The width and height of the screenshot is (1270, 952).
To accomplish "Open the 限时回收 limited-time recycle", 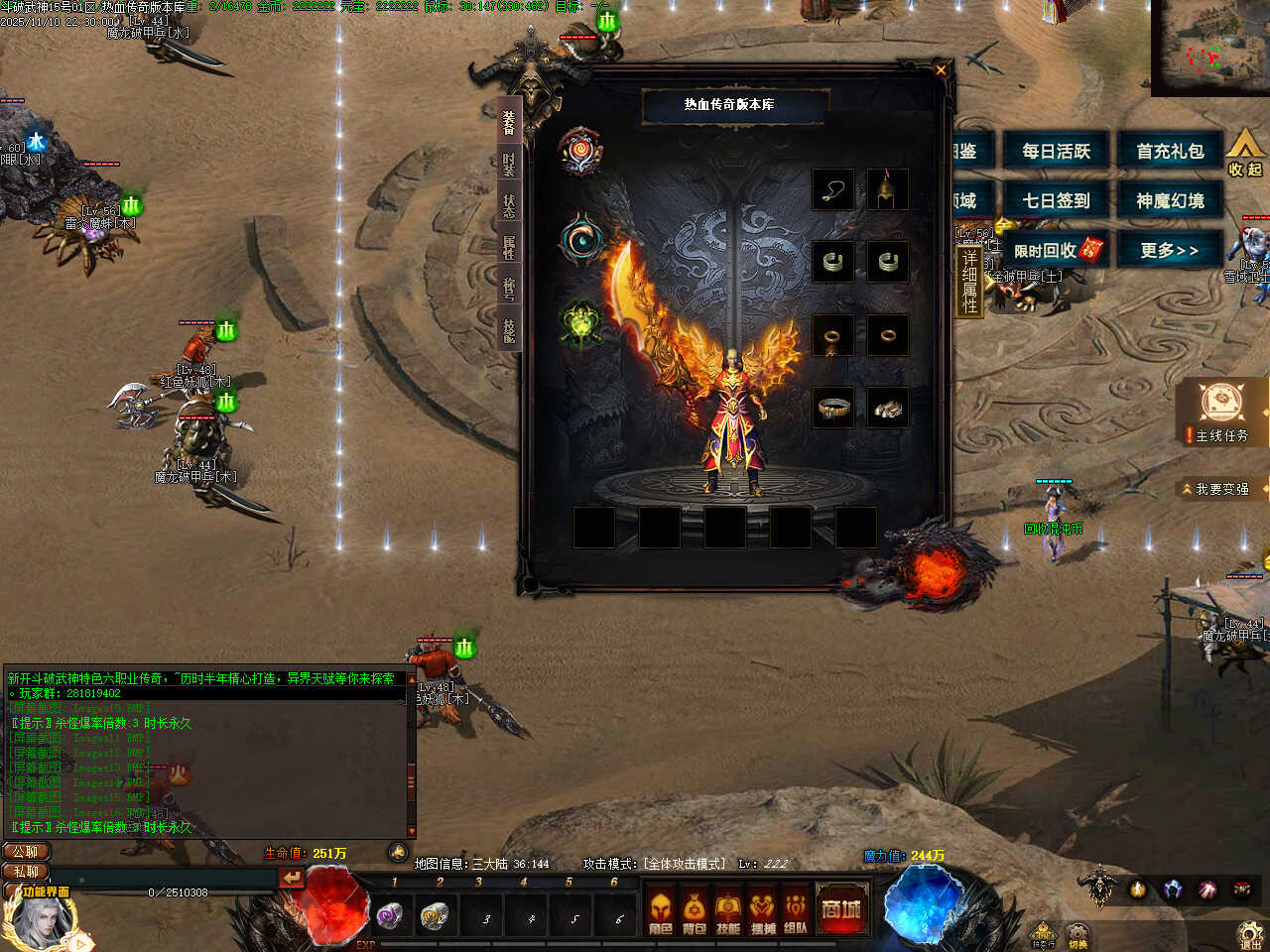I will 1056,251.
